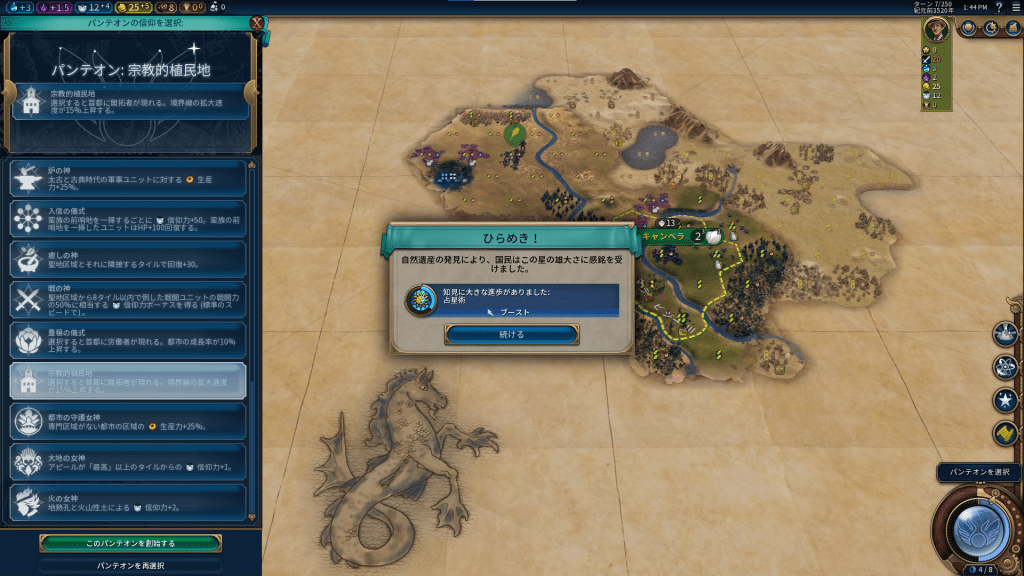This screenshot has width=1024, height=576.
Task: Choose the 豊穣の儀式 pantheon
Action: click(x=128, y=340)
